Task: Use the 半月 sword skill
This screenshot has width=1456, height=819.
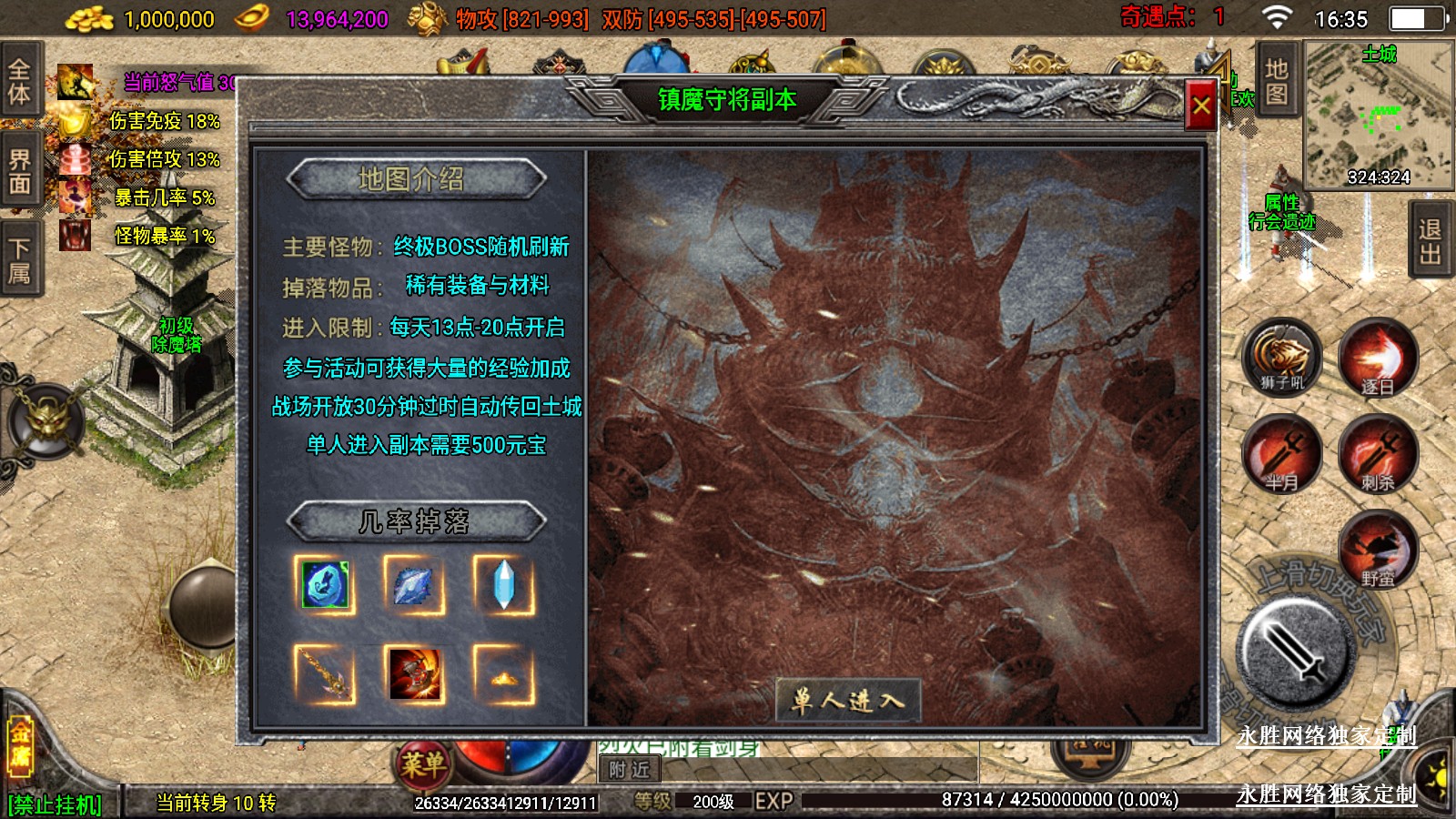Action: 1281,453
